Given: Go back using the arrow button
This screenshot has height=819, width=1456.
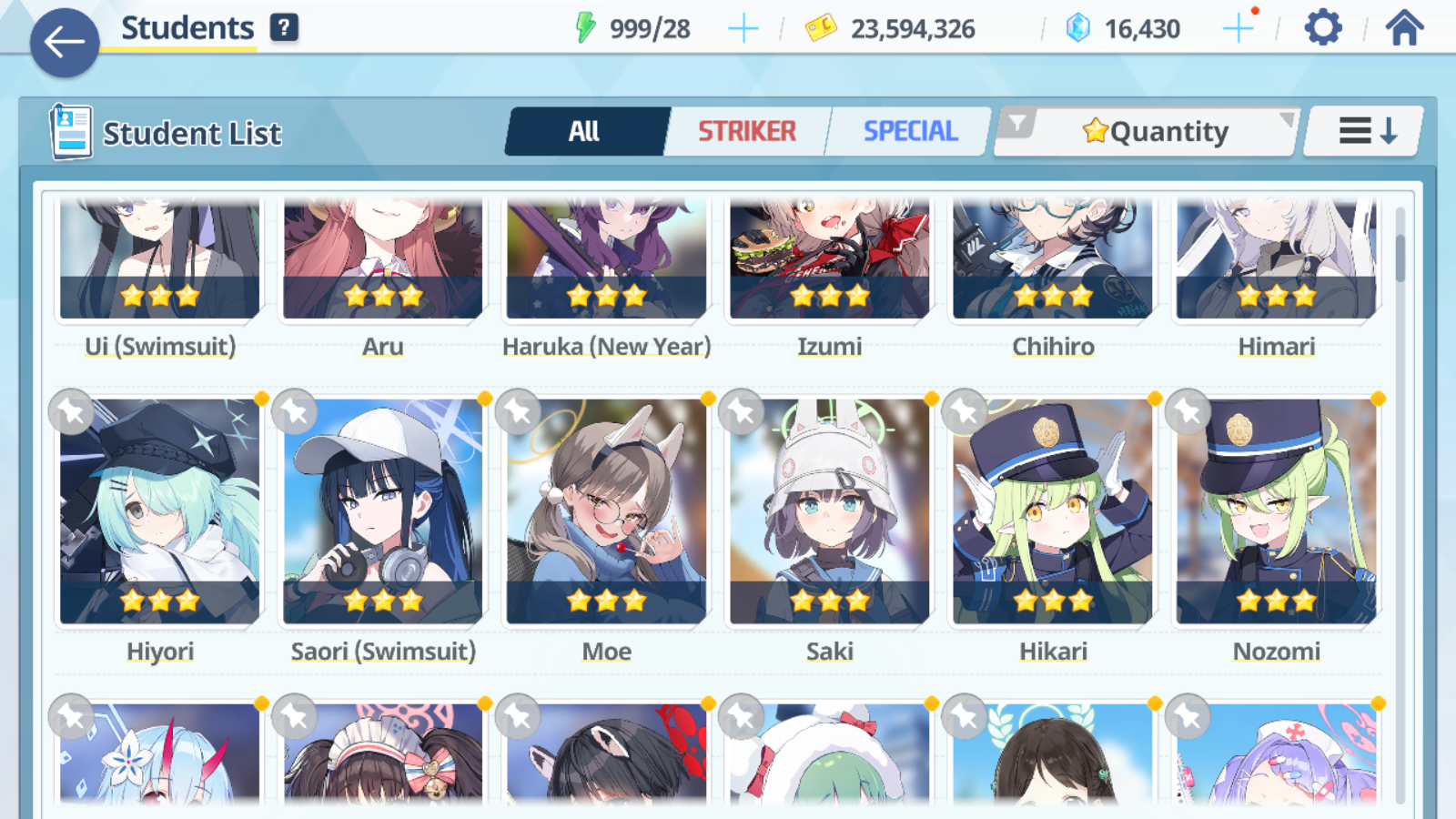Looking at the screenshot, I should tap(65, 42).
